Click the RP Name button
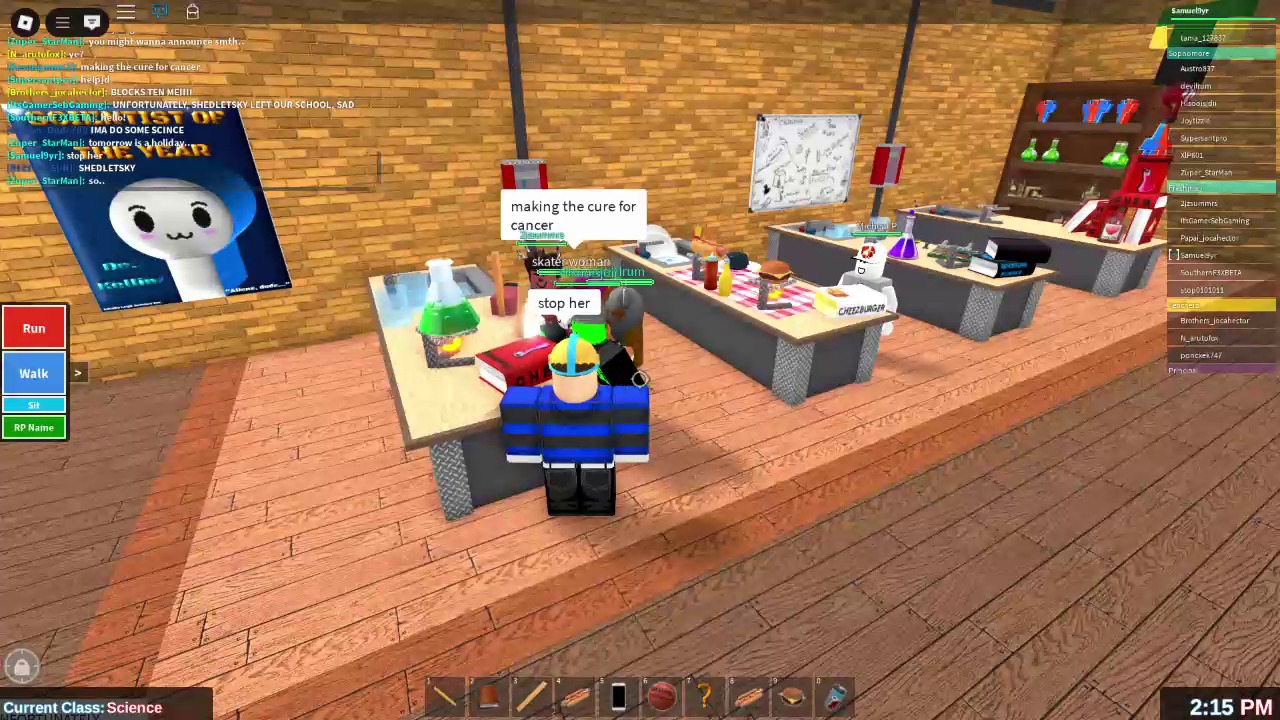 click(33, 427)
